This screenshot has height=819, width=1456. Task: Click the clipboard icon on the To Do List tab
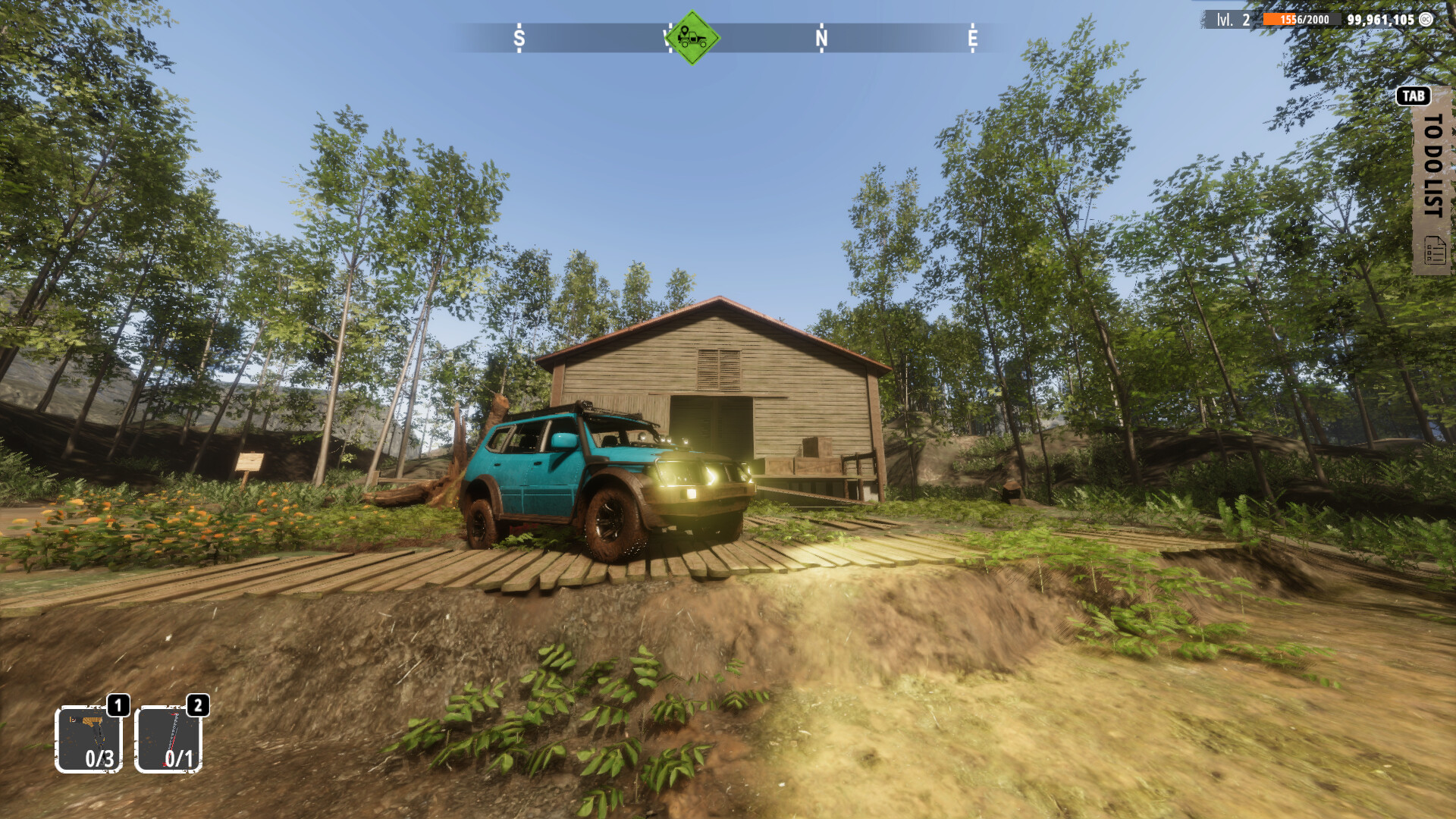click(x=1433, y=250)
